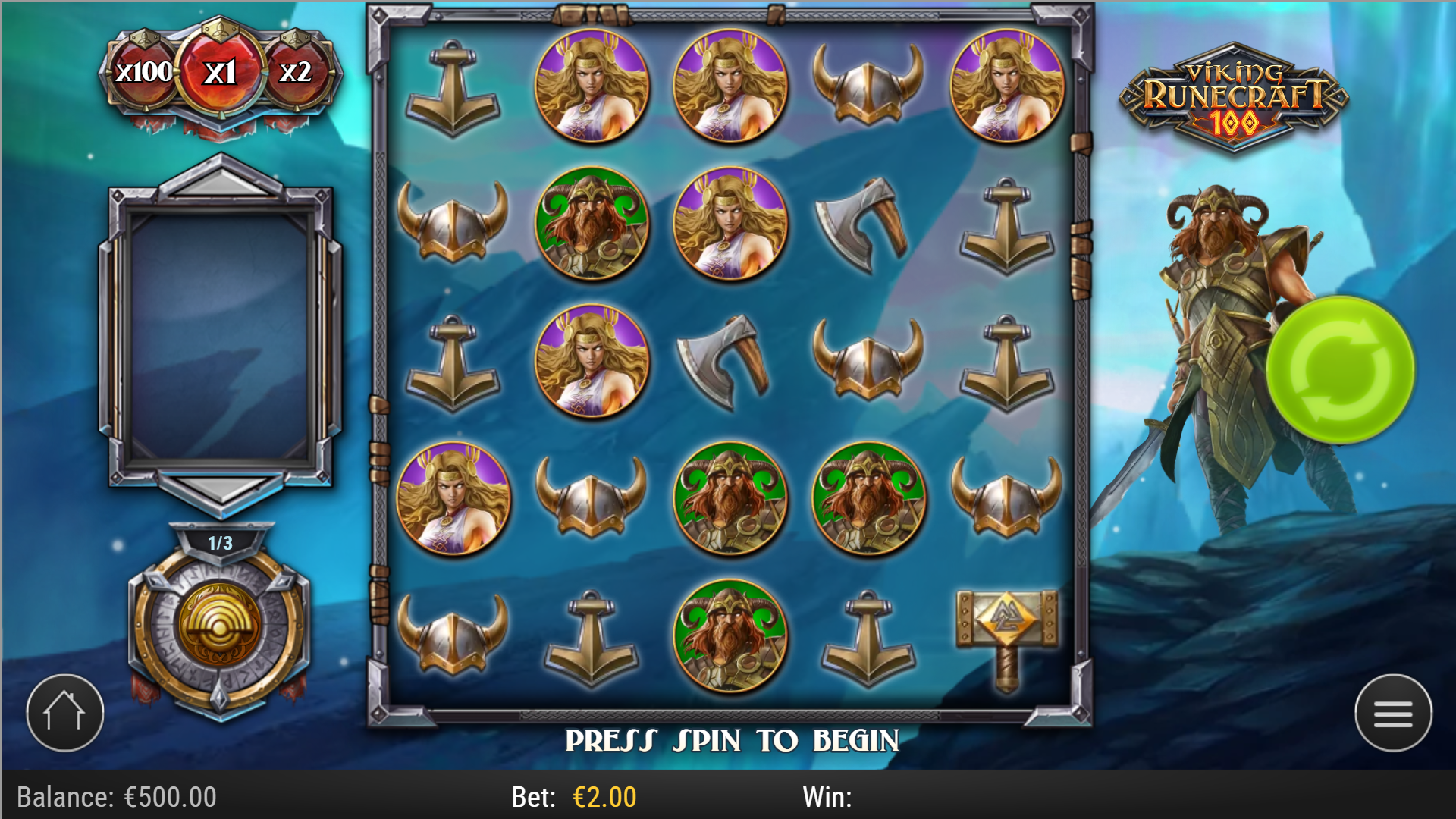Viewport: 1456px width, 819px height.
Task: Click the Win field in the bottom bar
Action: tap(830, 796)
